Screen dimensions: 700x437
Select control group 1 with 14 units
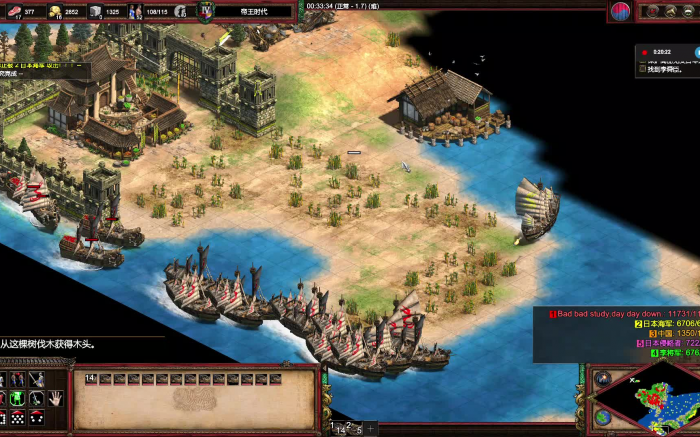click(339, 429)
